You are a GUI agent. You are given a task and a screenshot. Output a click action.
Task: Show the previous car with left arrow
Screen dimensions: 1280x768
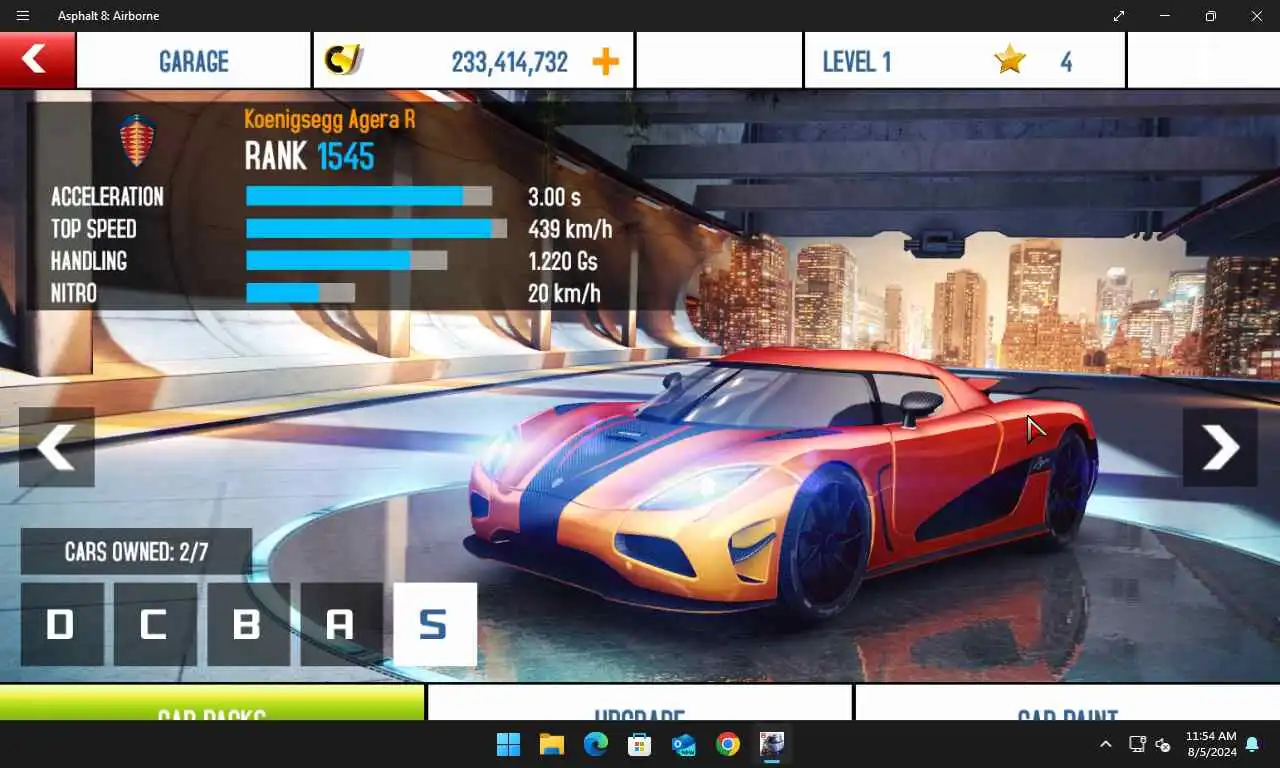(x=57, y=447)
